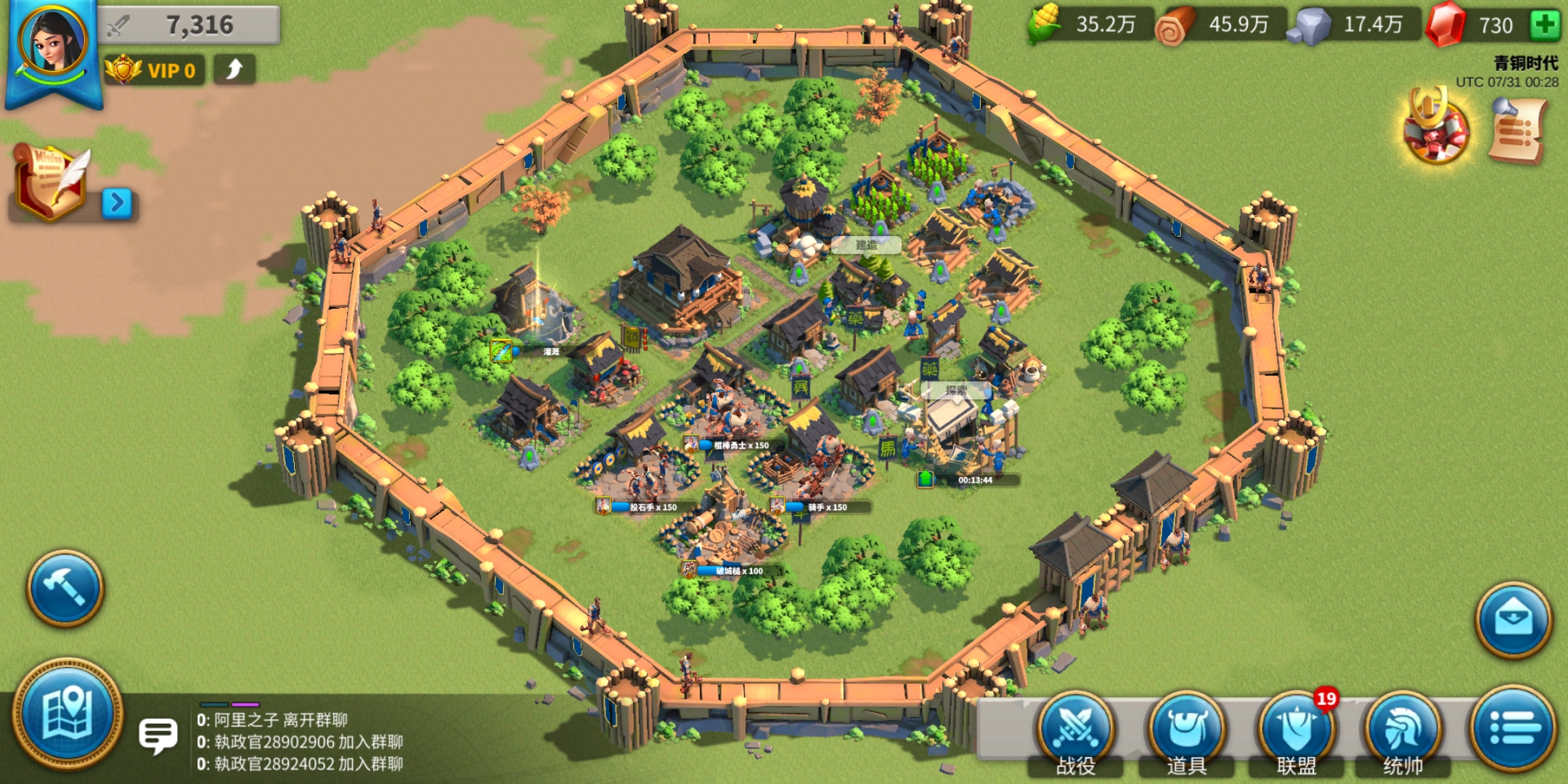The height and width of the screenshot is (784, 1568).
Task: Open the 统帅 commander menu
Action: click(x=1402, y=732)
